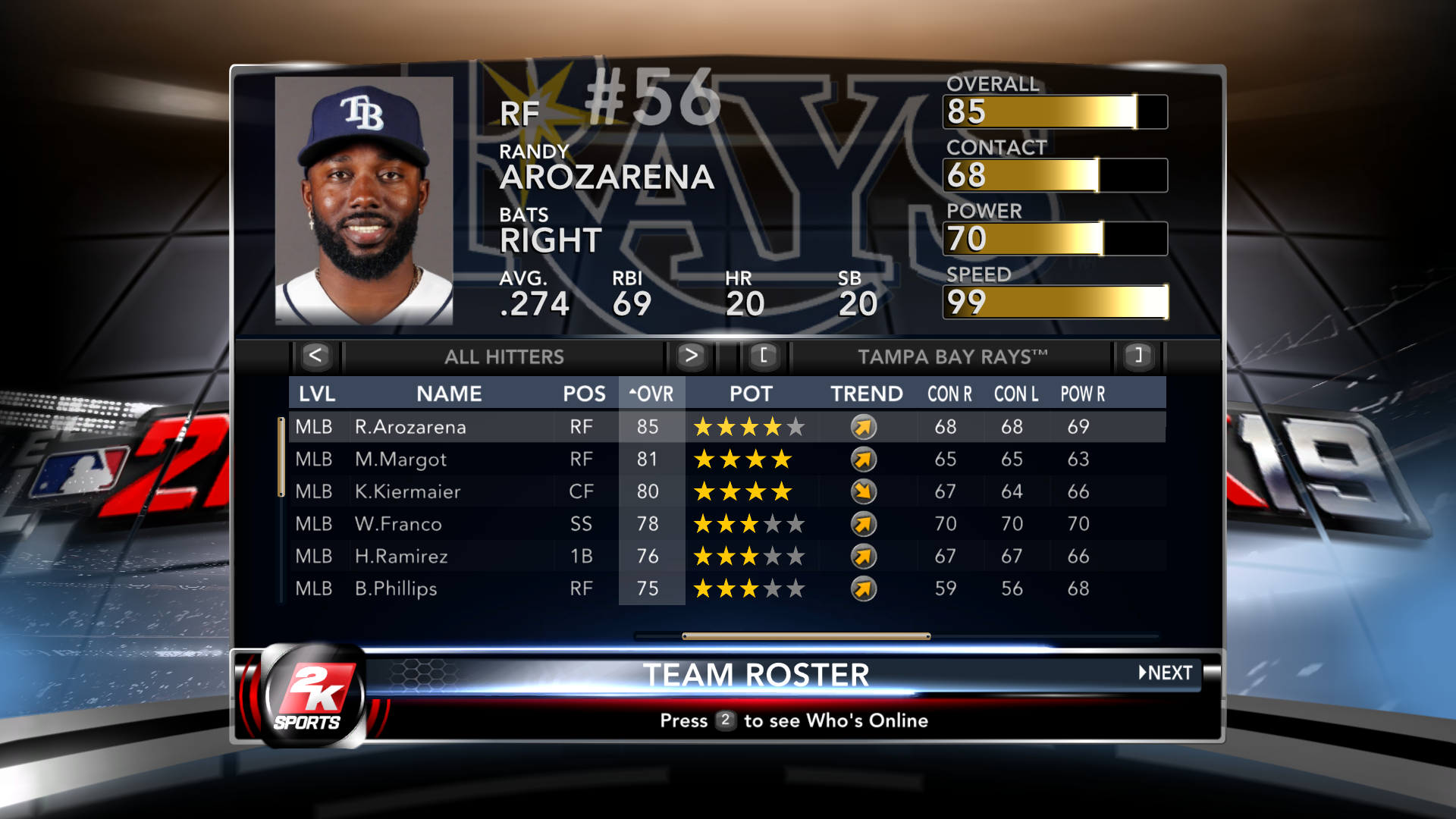Sort roster by the TREND column
The image size is (1456, 819).
(866, 394)
